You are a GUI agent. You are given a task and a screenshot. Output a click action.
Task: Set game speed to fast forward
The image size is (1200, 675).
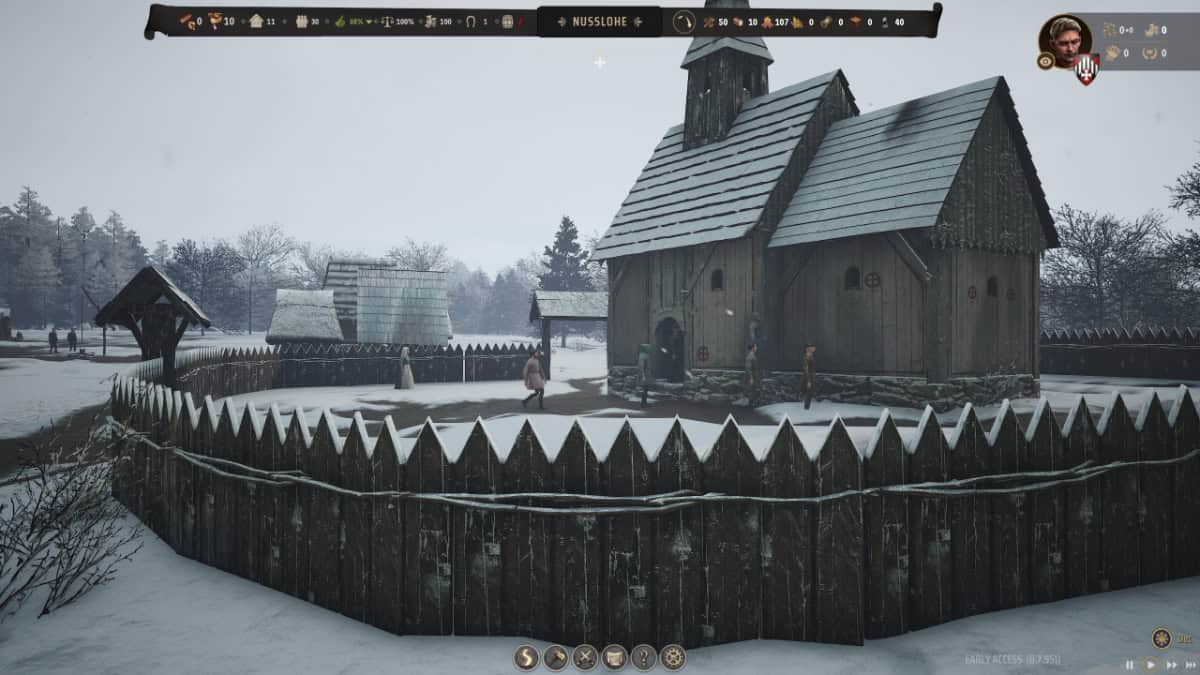click(x=1170, y=664)
